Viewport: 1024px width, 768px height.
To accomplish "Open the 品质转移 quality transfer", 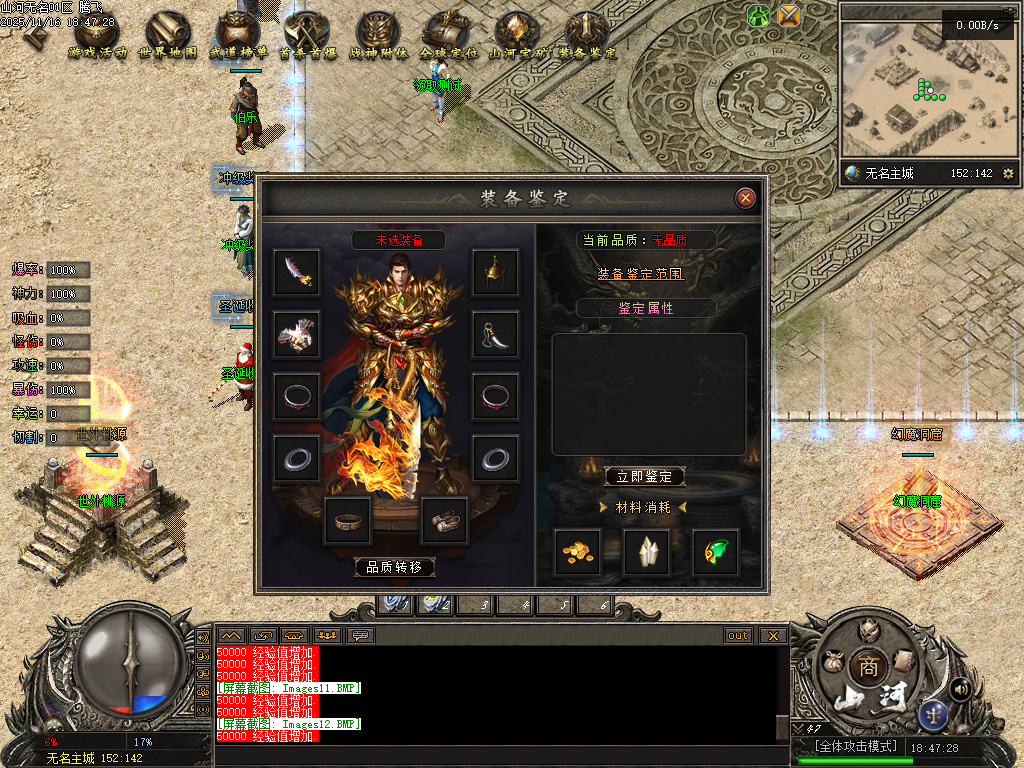I will click(x=395, y=567).
